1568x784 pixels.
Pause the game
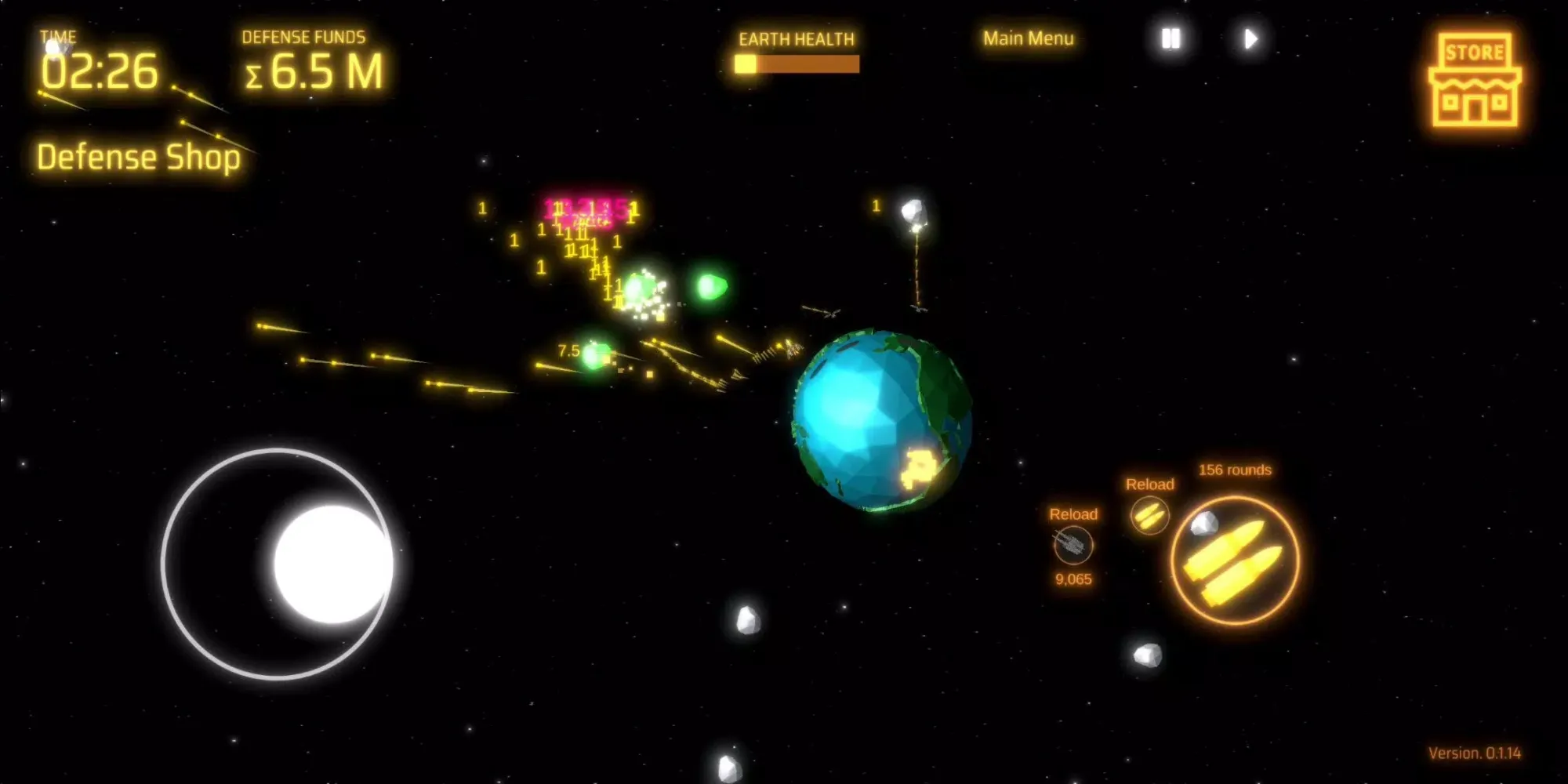pos(1171,38)
